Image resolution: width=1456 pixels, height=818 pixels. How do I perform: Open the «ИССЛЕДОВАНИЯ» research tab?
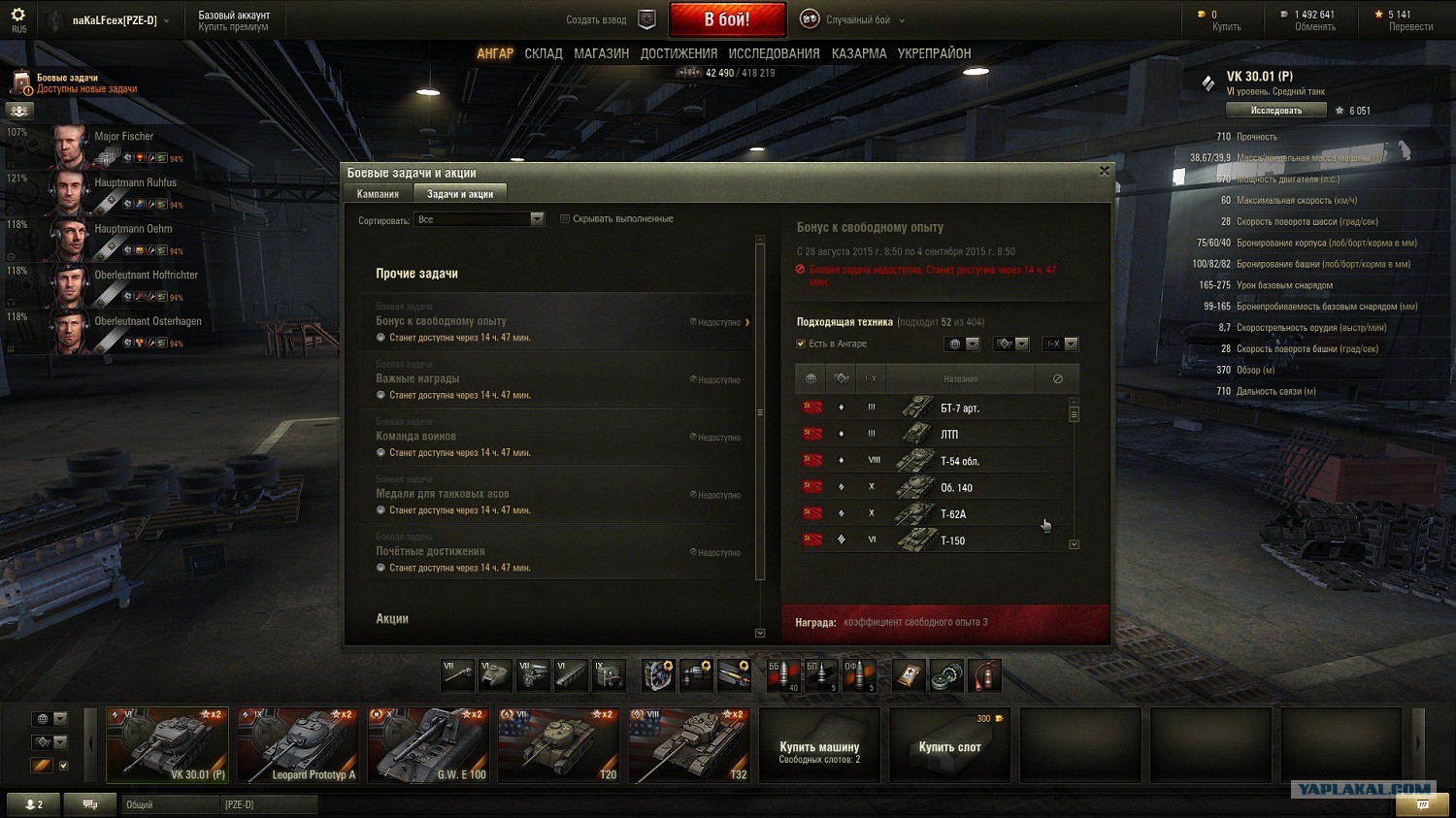tap(774, 54)
